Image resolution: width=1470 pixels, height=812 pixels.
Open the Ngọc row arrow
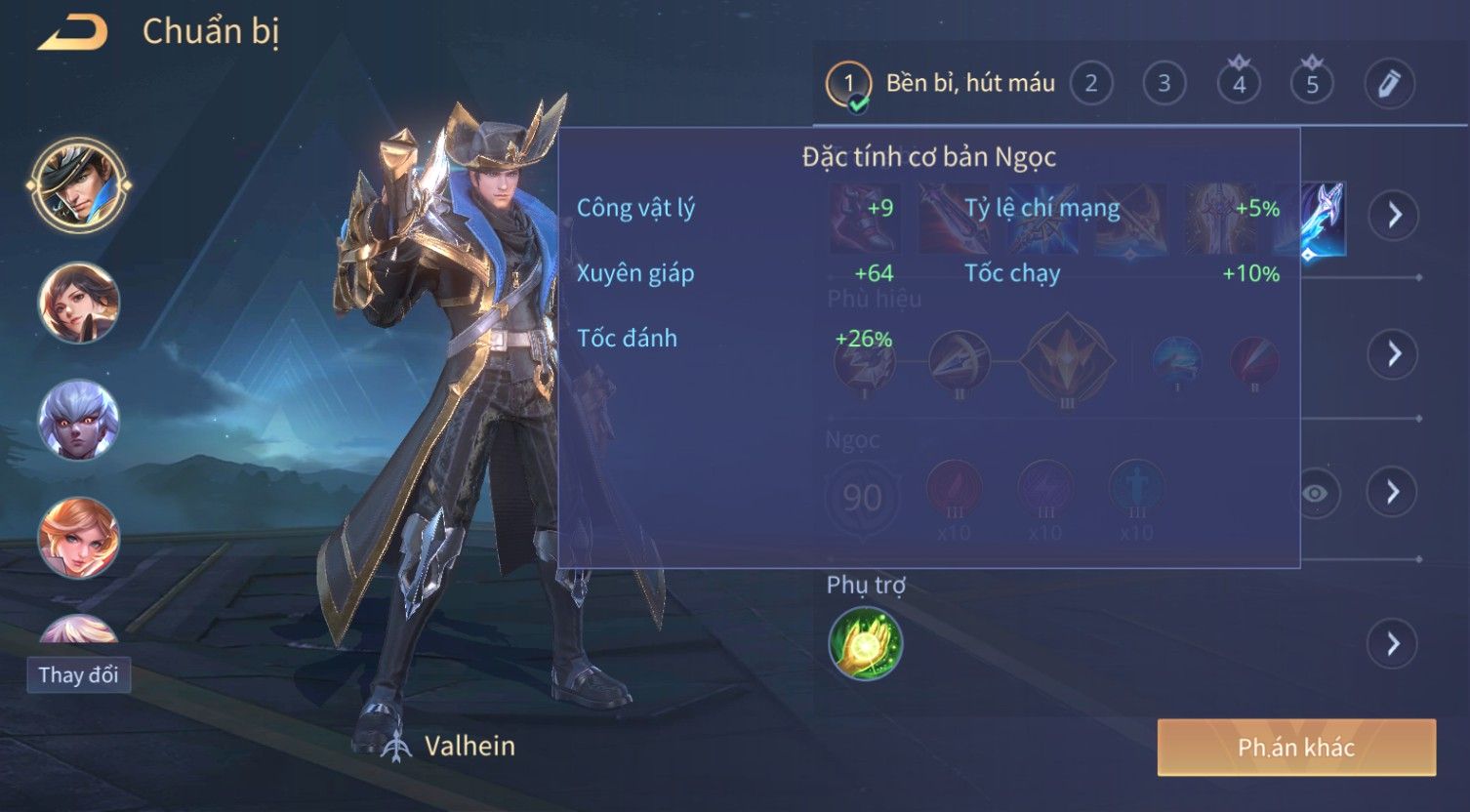click(1393, 492)
